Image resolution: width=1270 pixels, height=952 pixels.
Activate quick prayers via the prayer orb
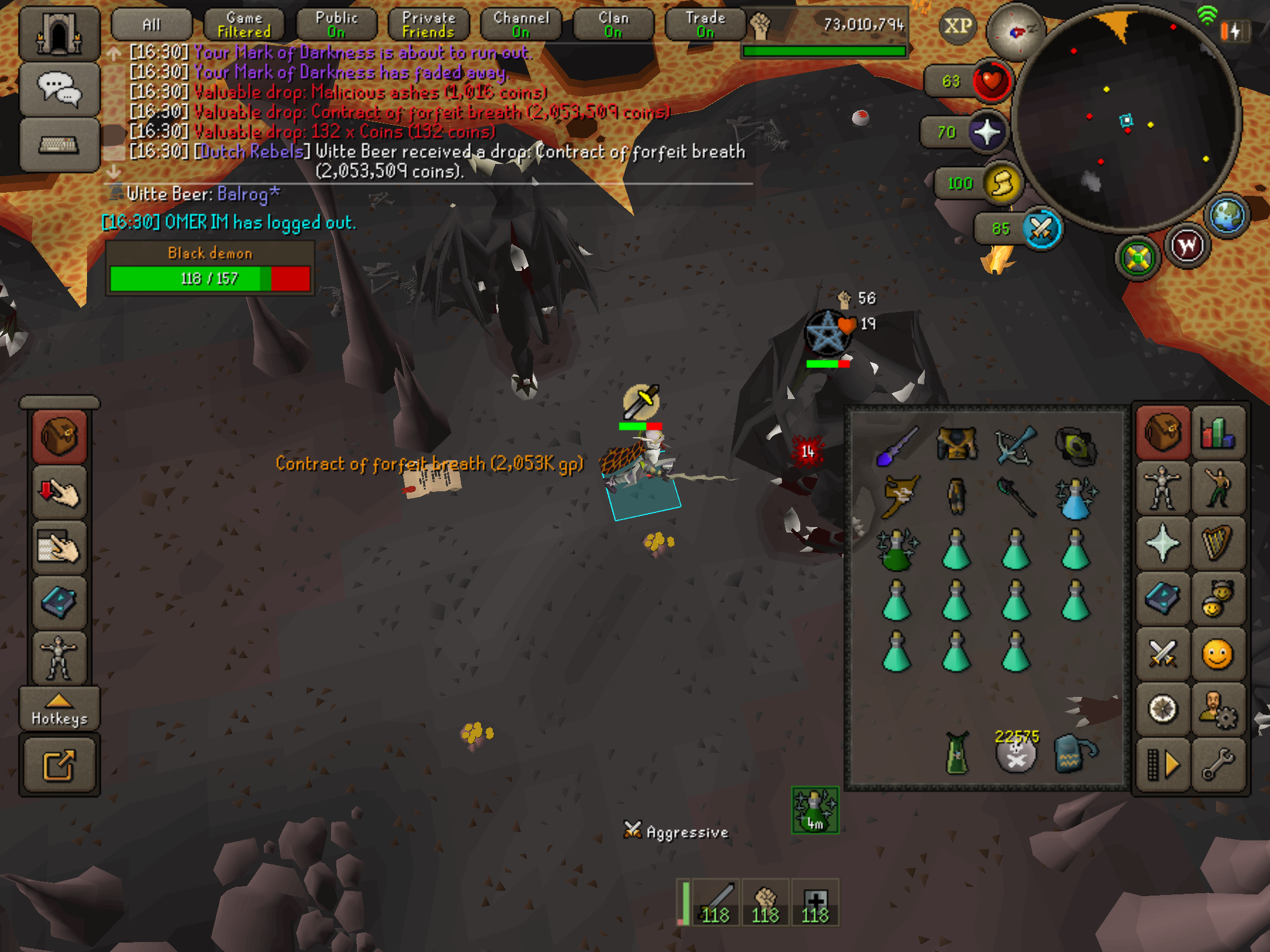pyautogui.click(x=987, y=132)
